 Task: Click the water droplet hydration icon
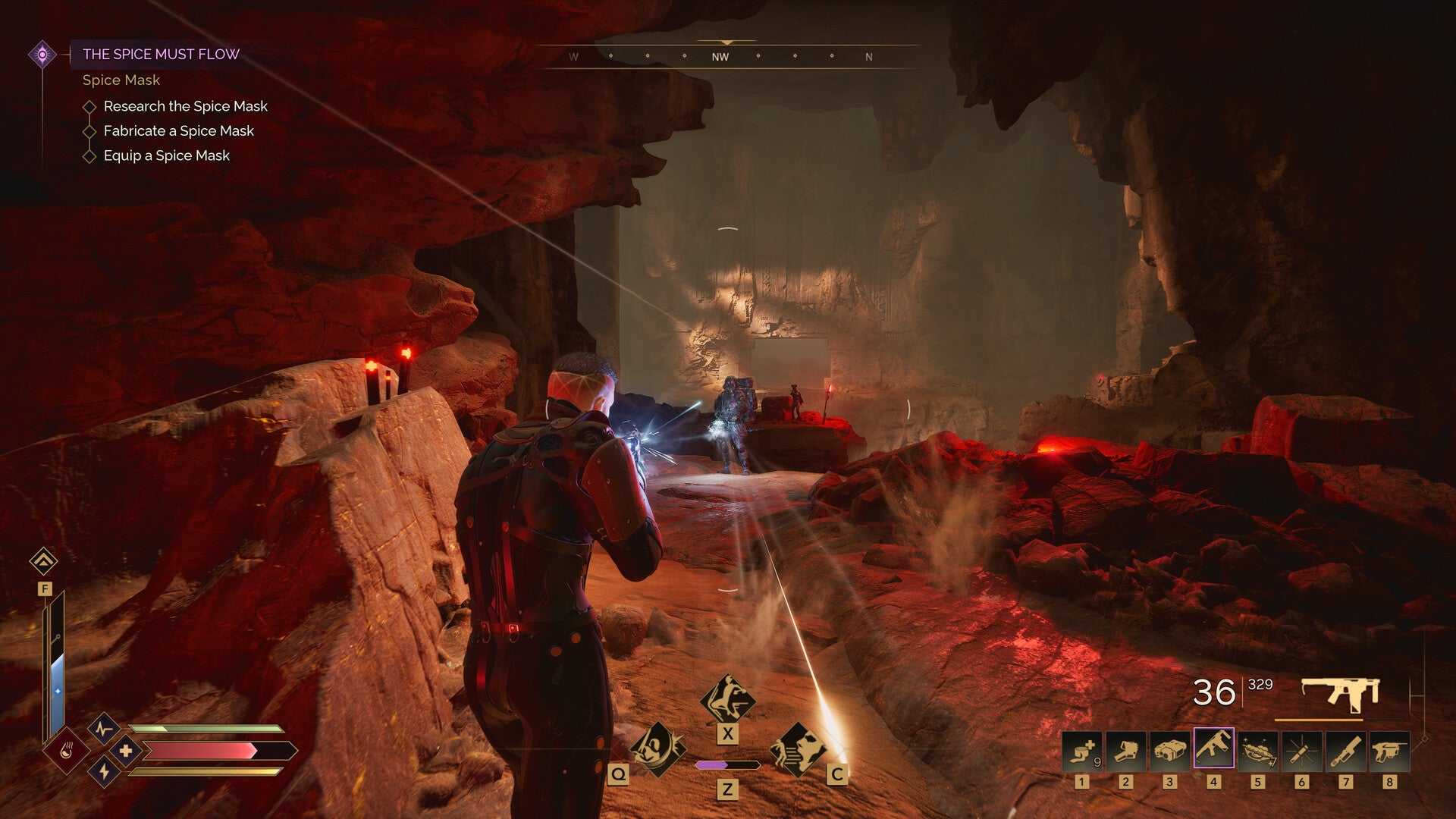[x=67, y=751]
